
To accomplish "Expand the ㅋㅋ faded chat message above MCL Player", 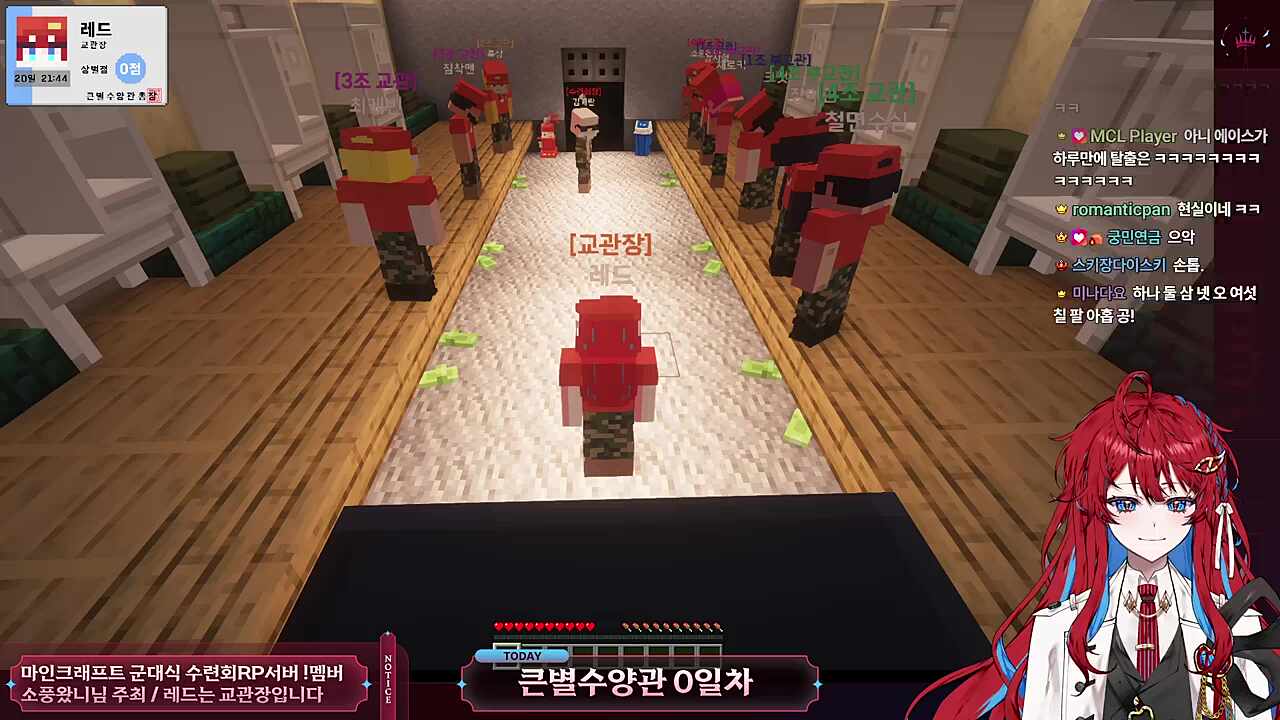I will point(1066,107).
